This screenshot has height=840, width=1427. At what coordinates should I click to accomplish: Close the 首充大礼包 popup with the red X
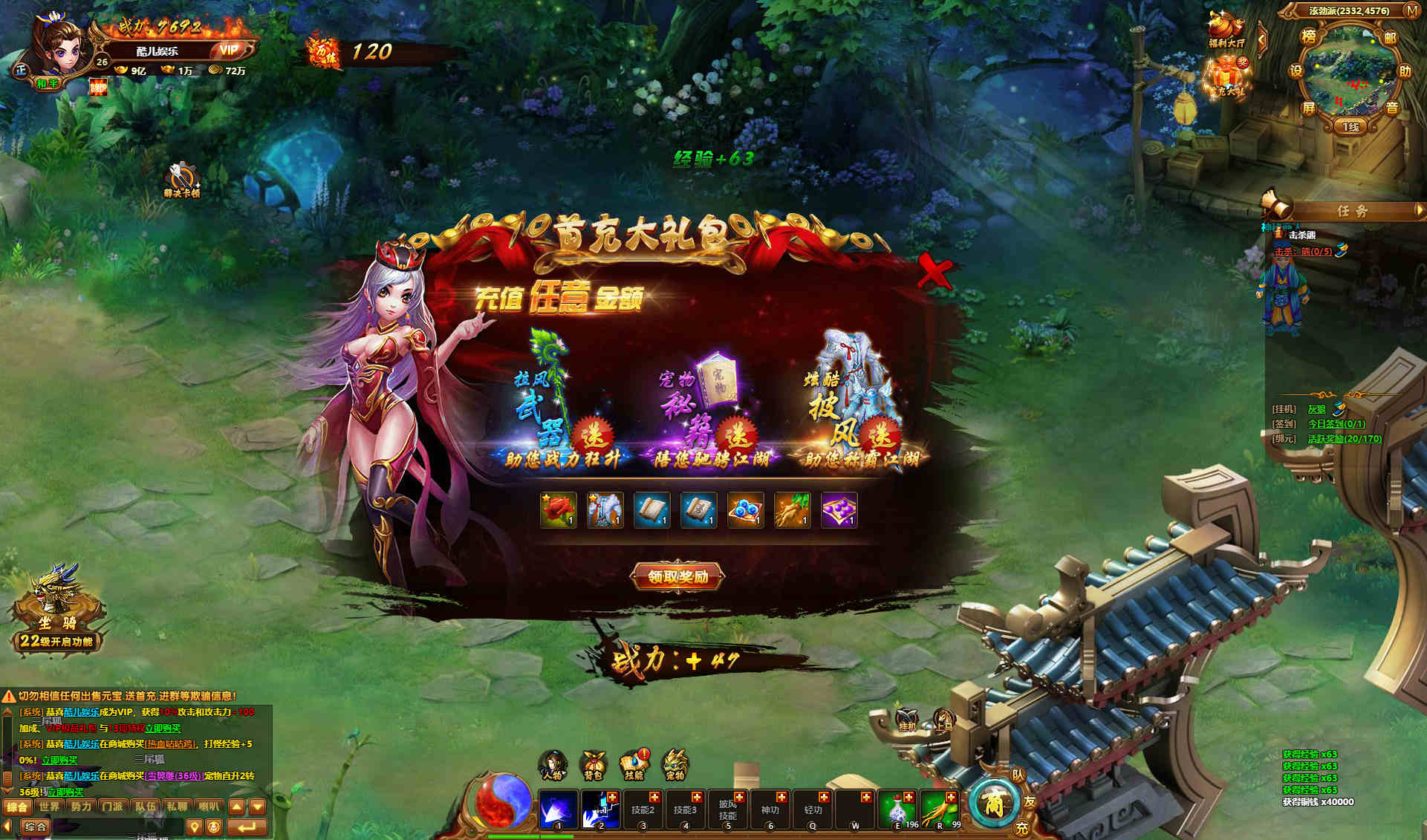point(934,271)
